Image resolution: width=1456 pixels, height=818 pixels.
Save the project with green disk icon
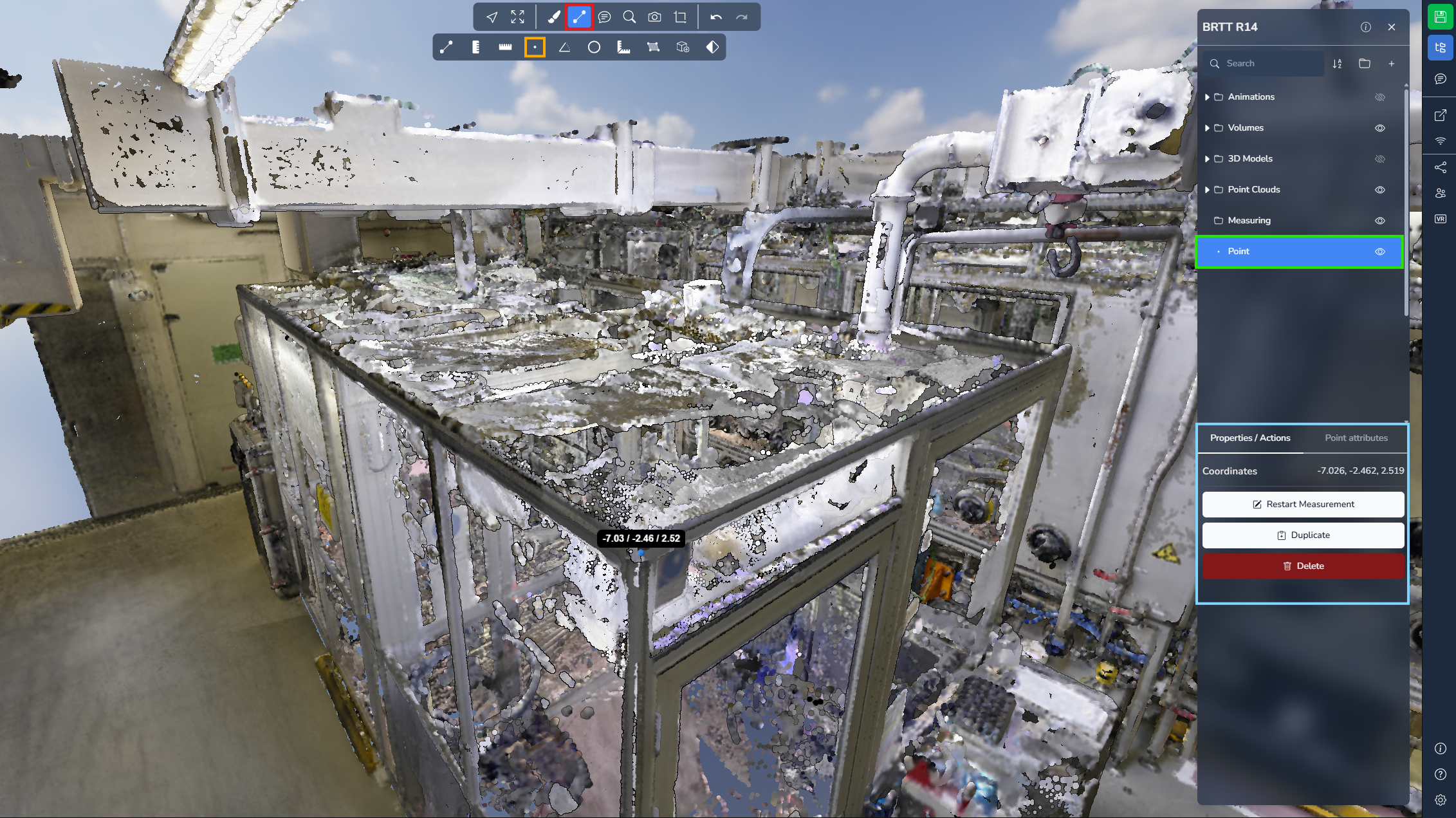click(x=1440, y=17)
